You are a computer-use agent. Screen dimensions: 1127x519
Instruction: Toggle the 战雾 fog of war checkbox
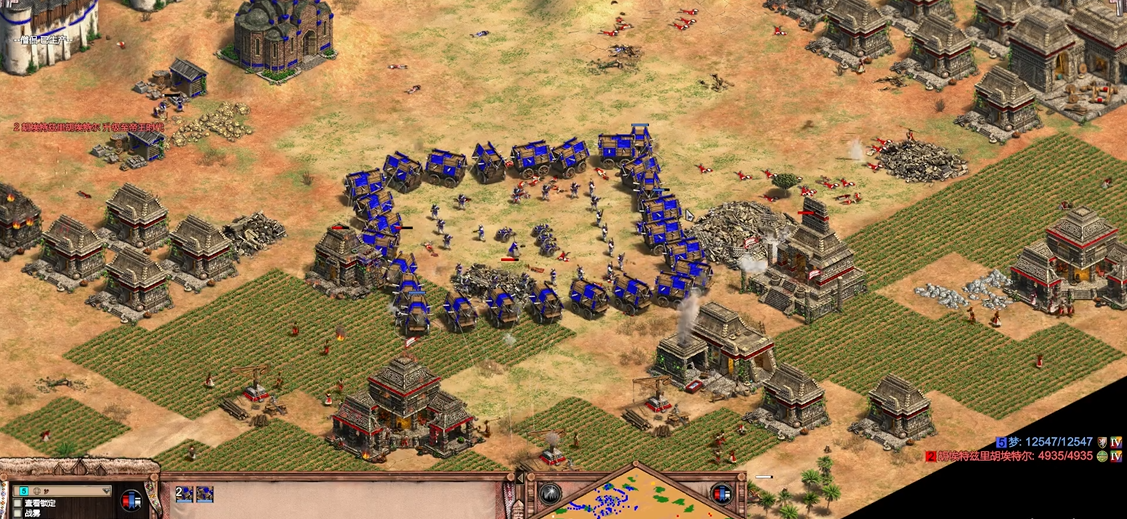(19, 513)
